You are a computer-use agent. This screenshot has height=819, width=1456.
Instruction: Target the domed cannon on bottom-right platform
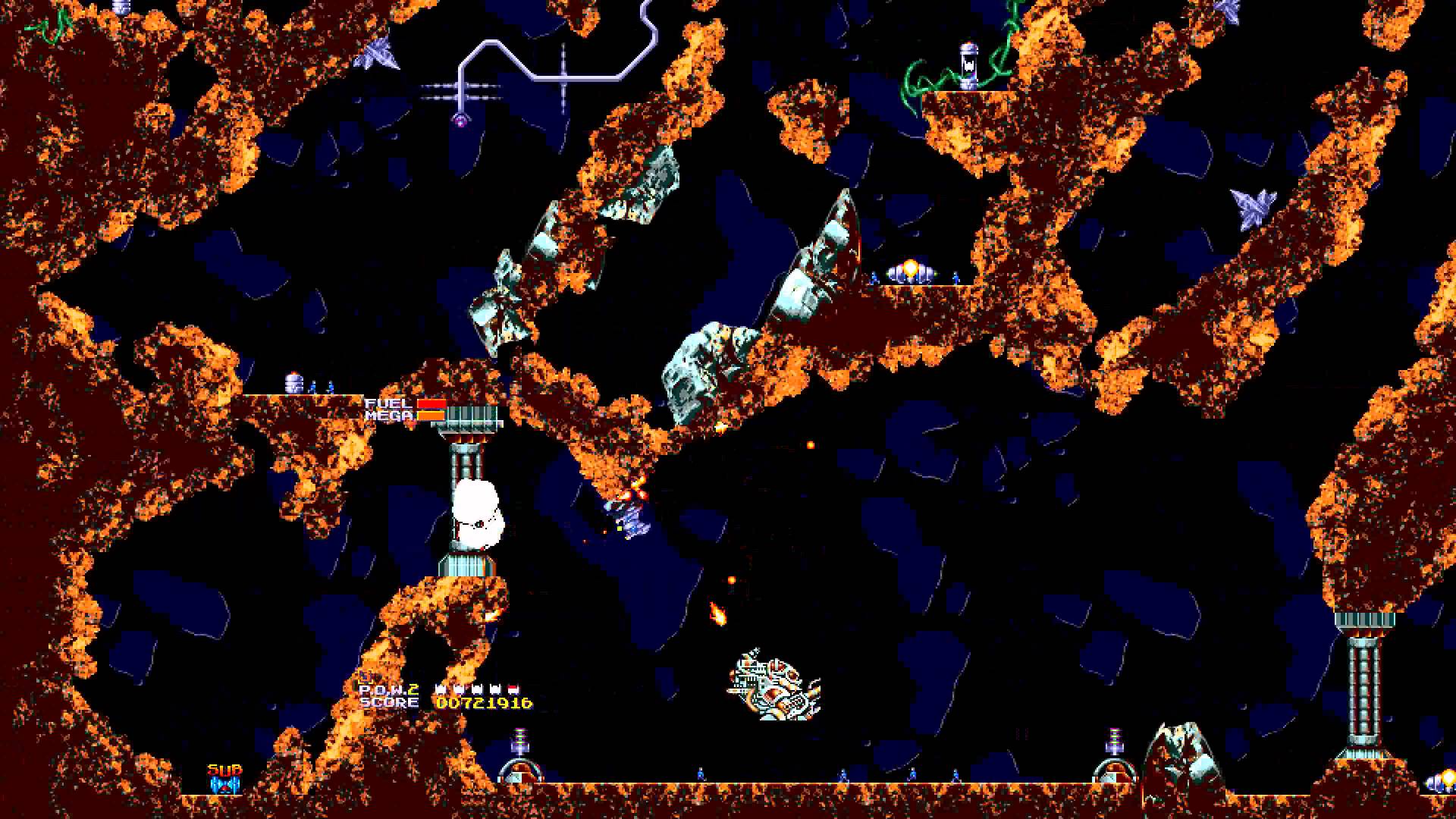point(1114,773)
